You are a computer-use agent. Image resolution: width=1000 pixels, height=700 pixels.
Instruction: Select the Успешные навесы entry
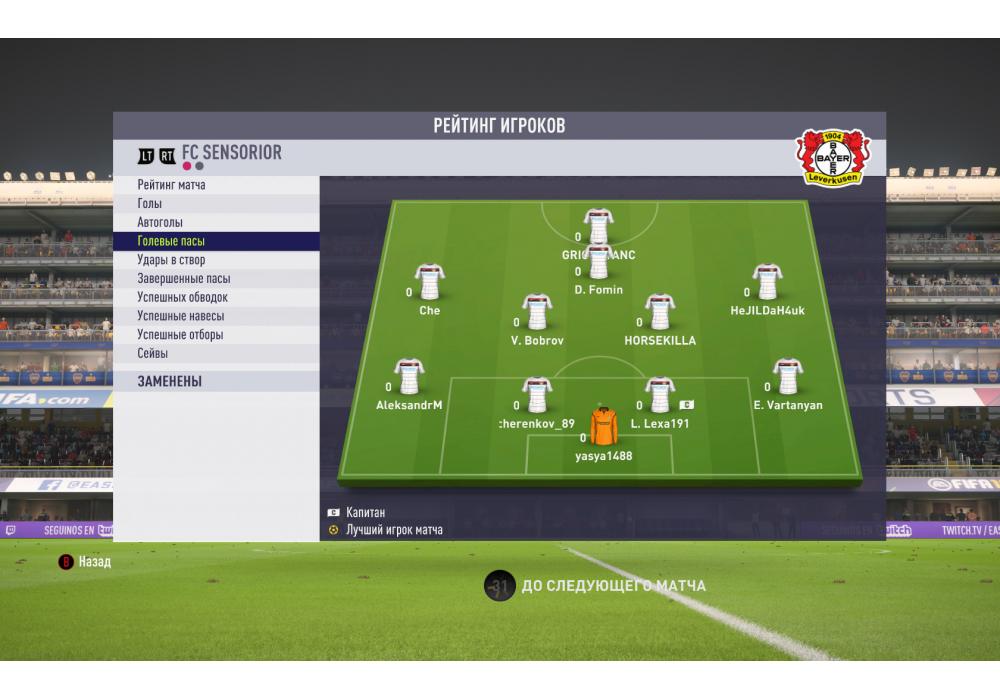(180, 316)
